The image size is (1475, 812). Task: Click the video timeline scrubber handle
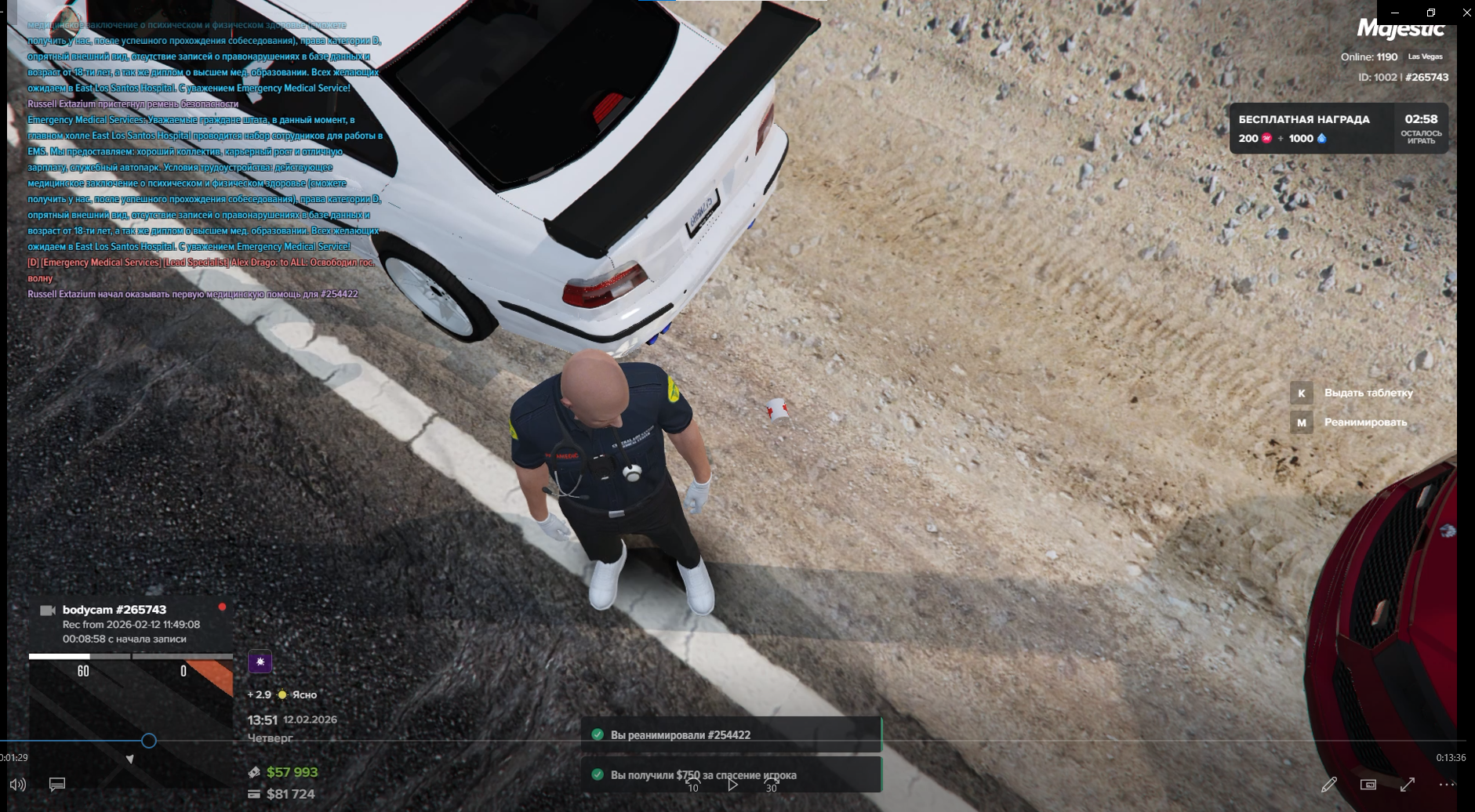pos(148,741)
